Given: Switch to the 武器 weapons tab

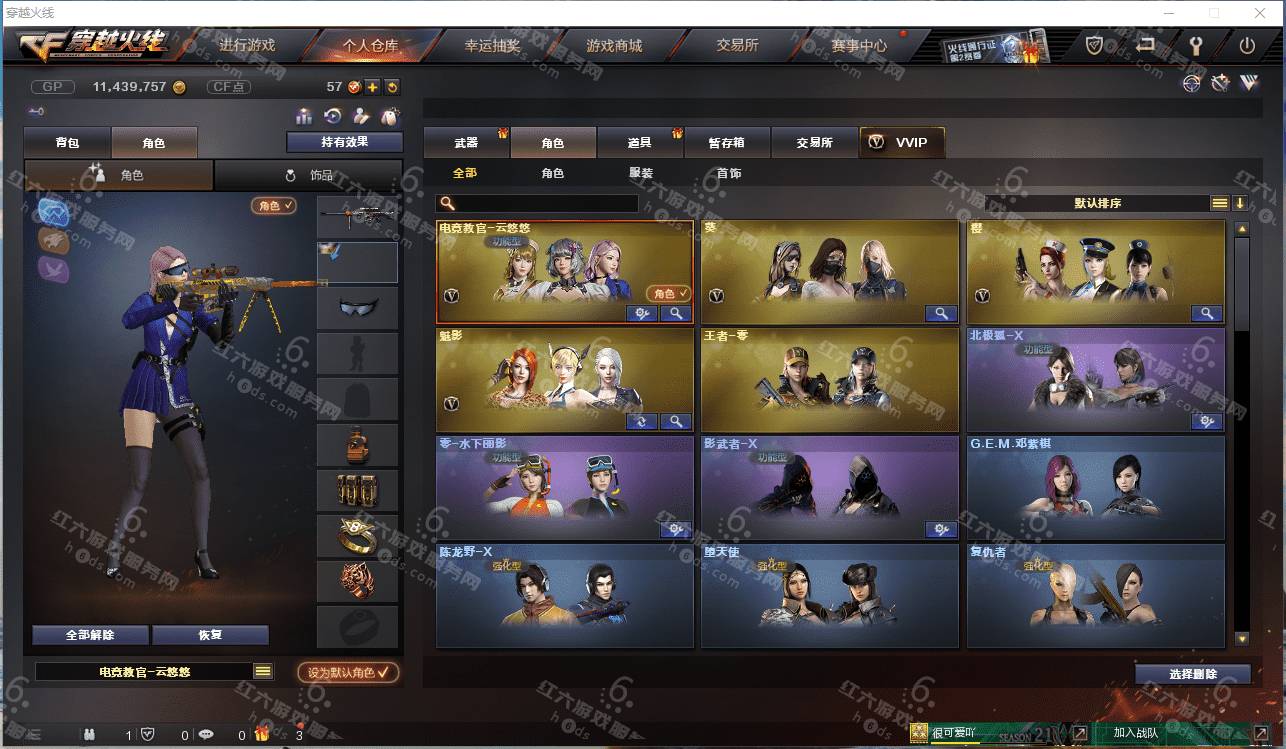Looking at the screenshot, I should [466, 143].
